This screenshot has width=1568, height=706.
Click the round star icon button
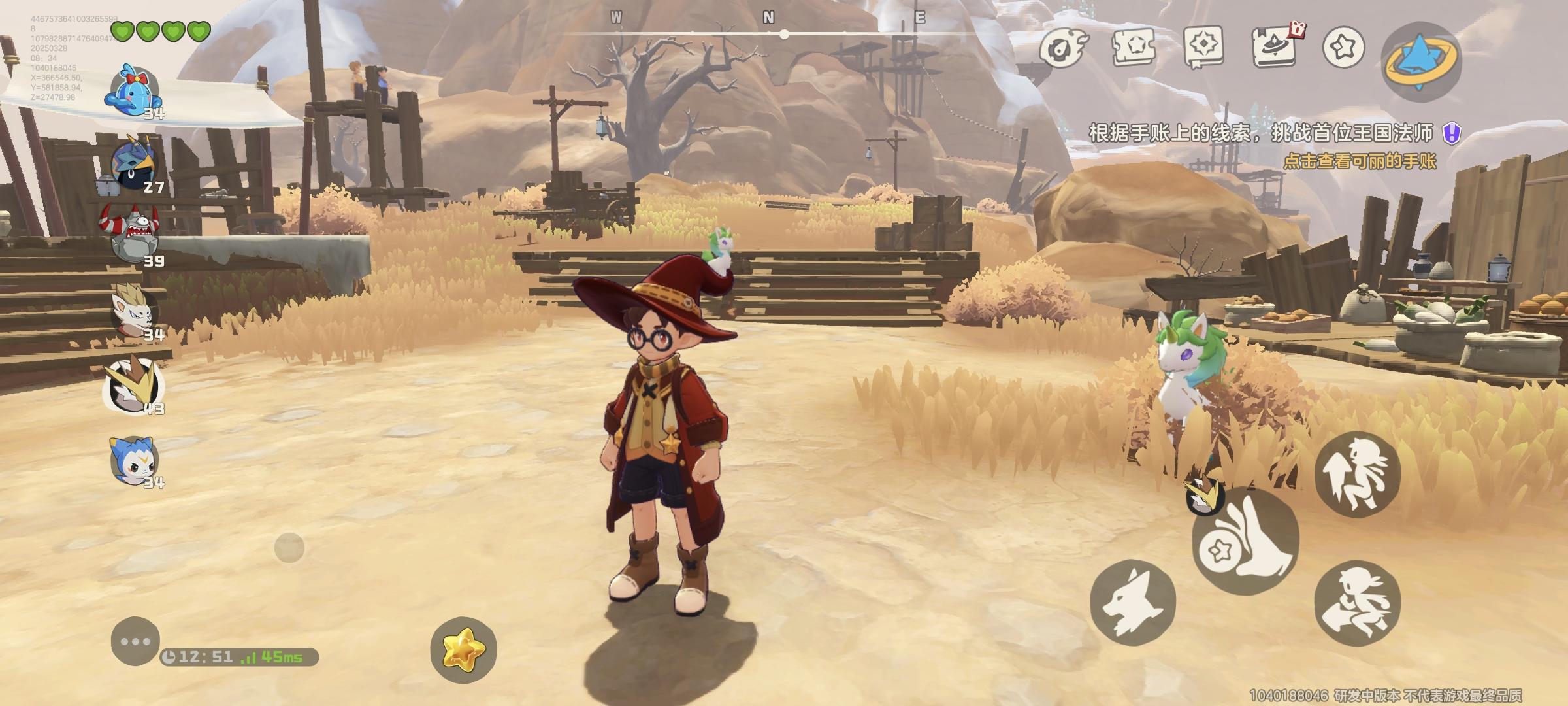click(1344, 47)
